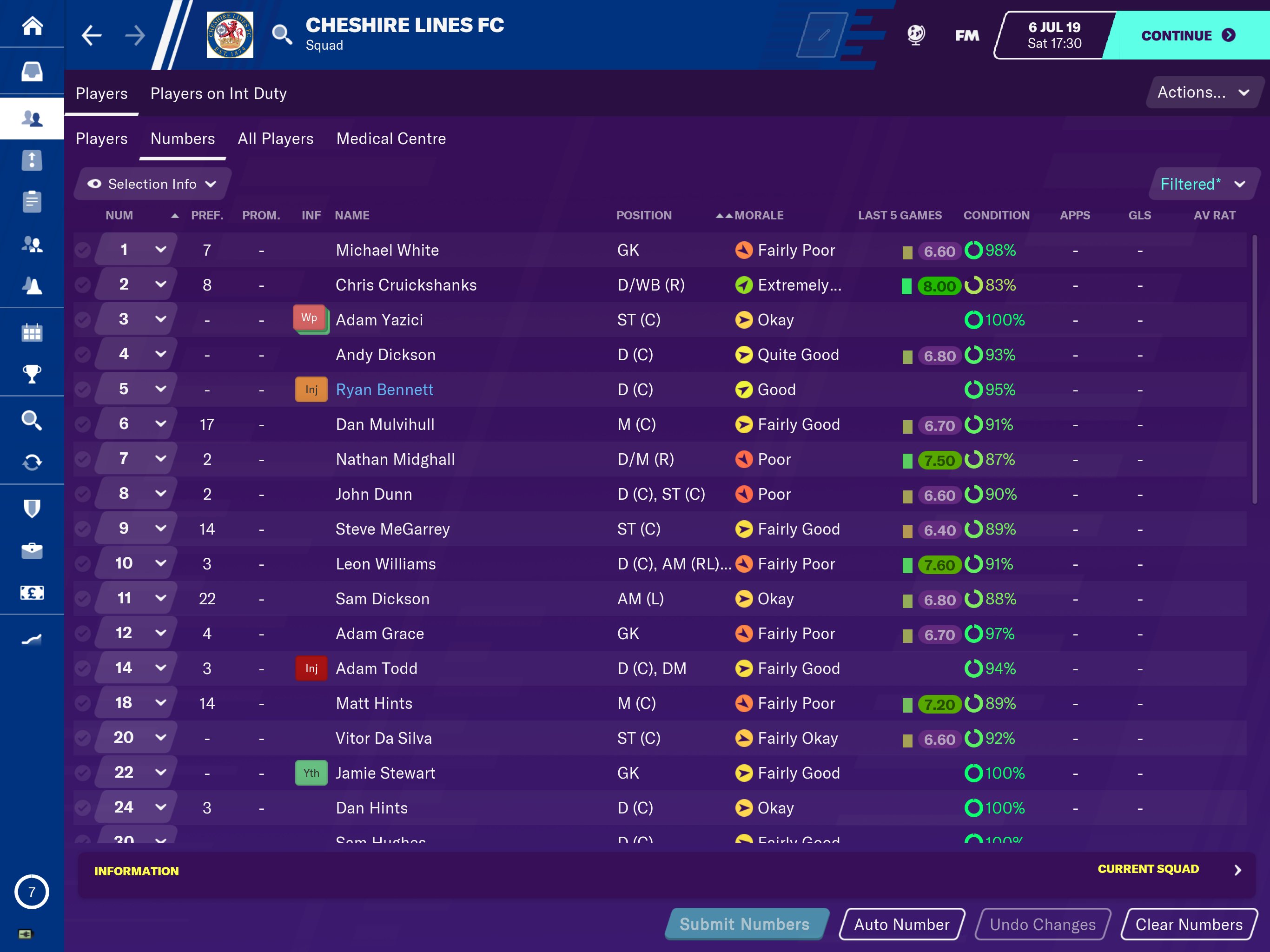Open the home screen icon
This screenshot has height=952, width=1270.
[x=32, y=25]
